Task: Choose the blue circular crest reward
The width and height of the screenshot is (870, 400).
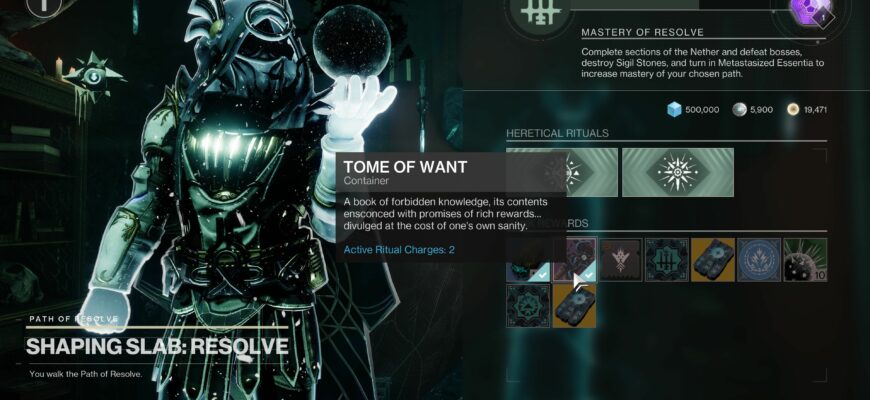Action: pyautogui.click(x=759, y=259)
